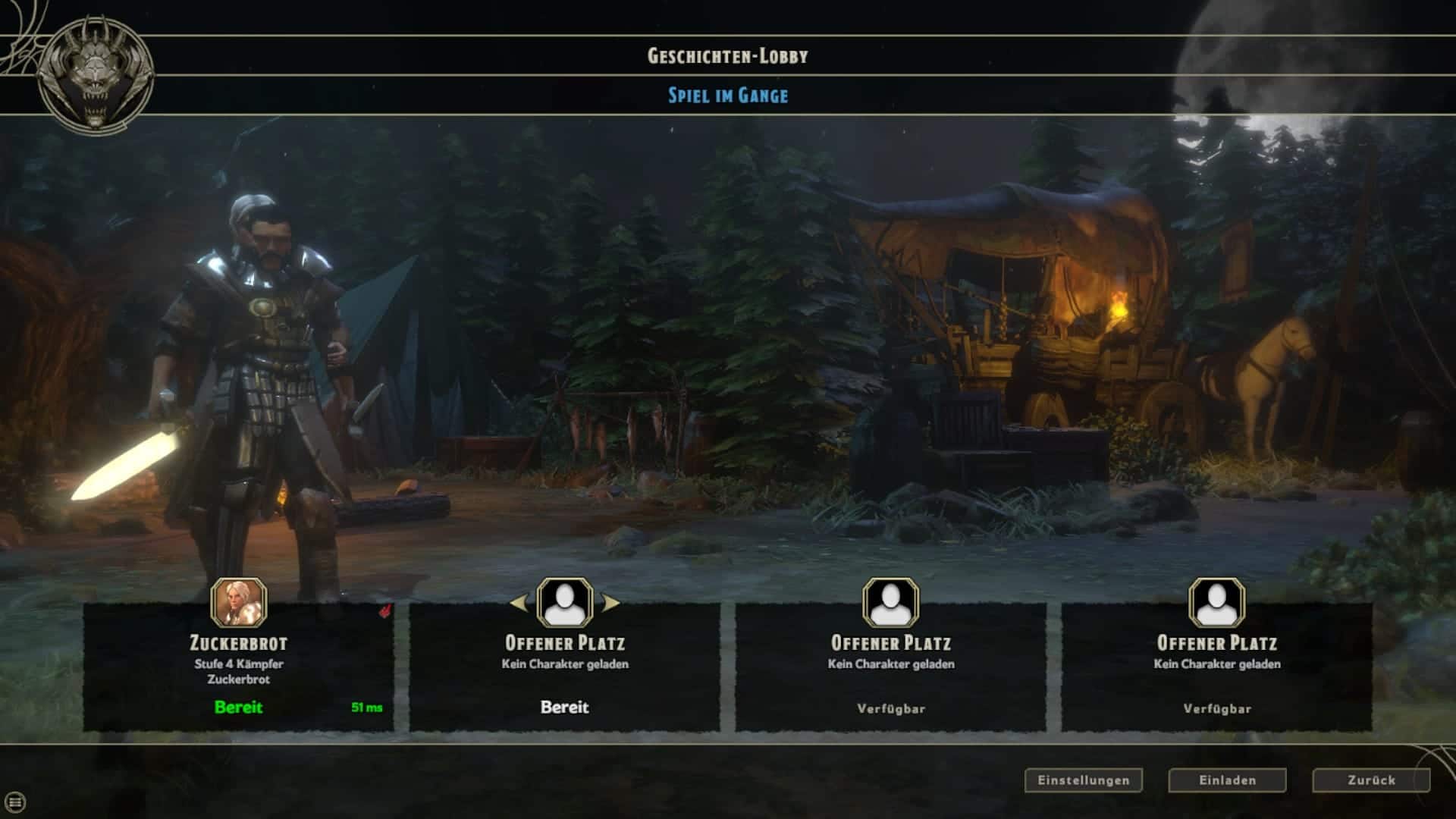Click the left arrow beside the second slot
The height and width of the screenshot is (819, 1456).
(519, 604)
